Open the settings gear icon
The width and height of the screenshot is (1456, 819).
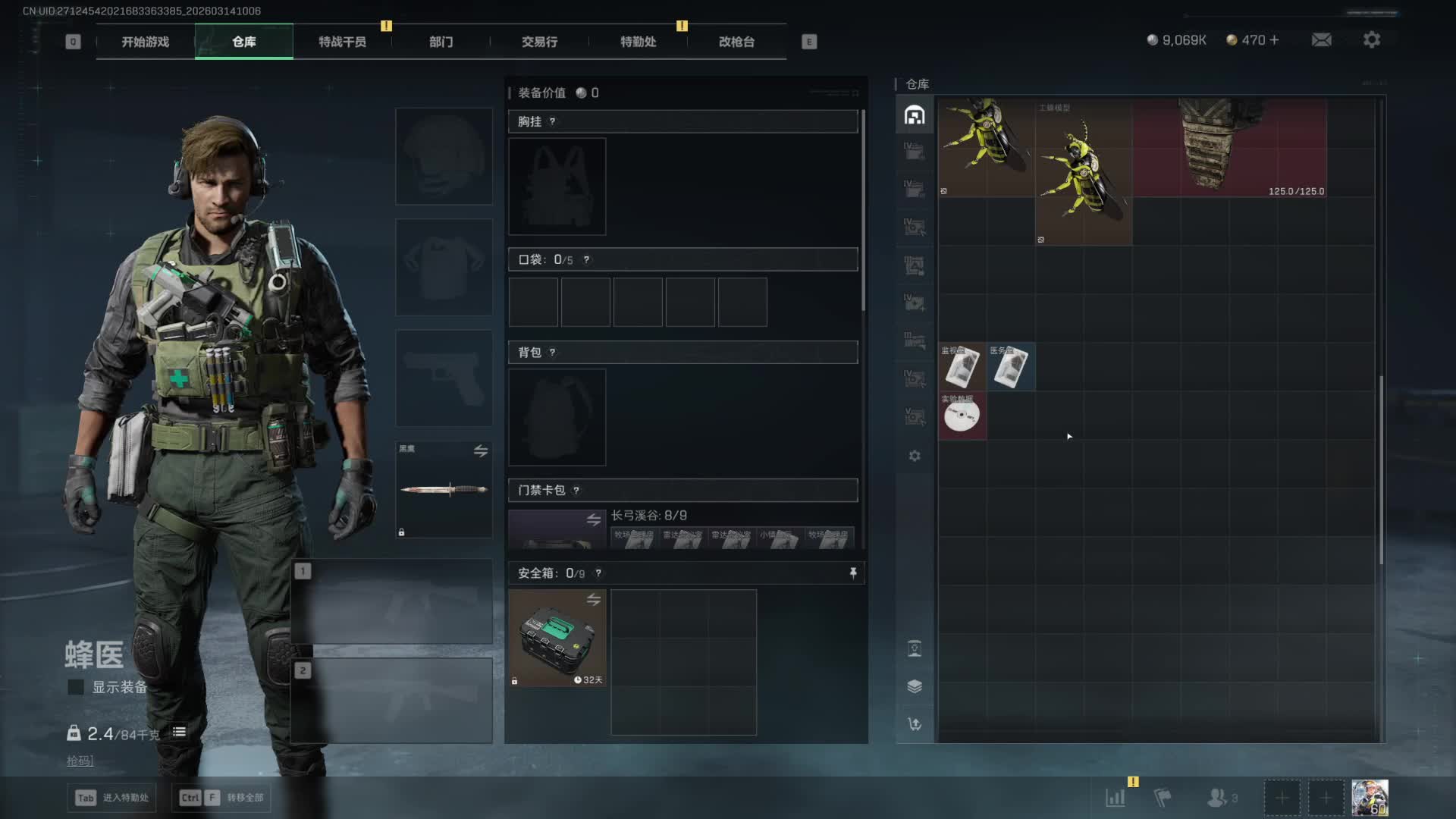[1371, 39]
